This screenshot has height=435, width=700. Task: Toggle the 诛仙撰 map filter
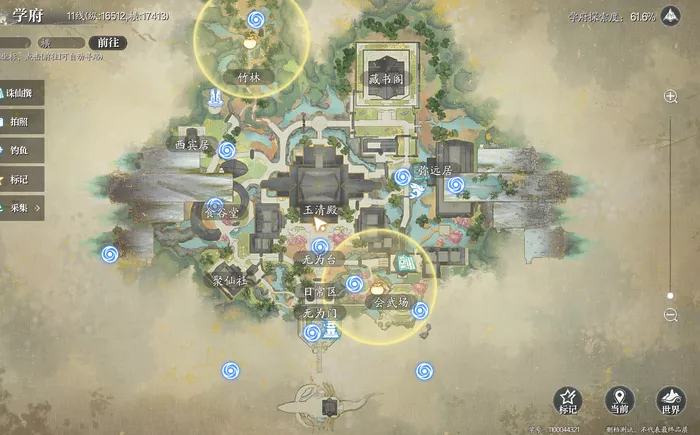[x=22, y=91]
